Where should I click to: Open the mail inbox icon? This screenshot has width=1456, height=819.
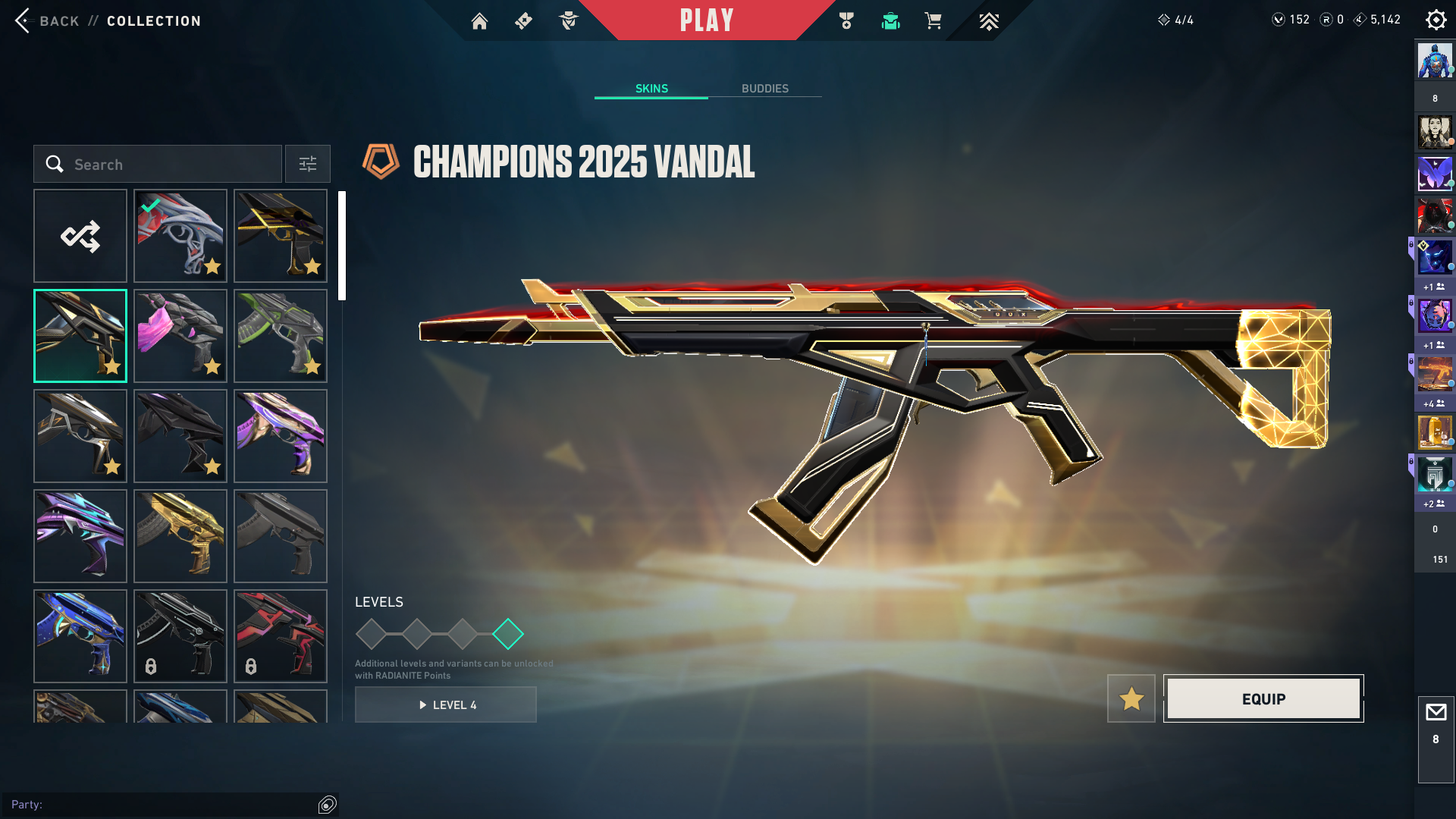[x=1436, y=713]
